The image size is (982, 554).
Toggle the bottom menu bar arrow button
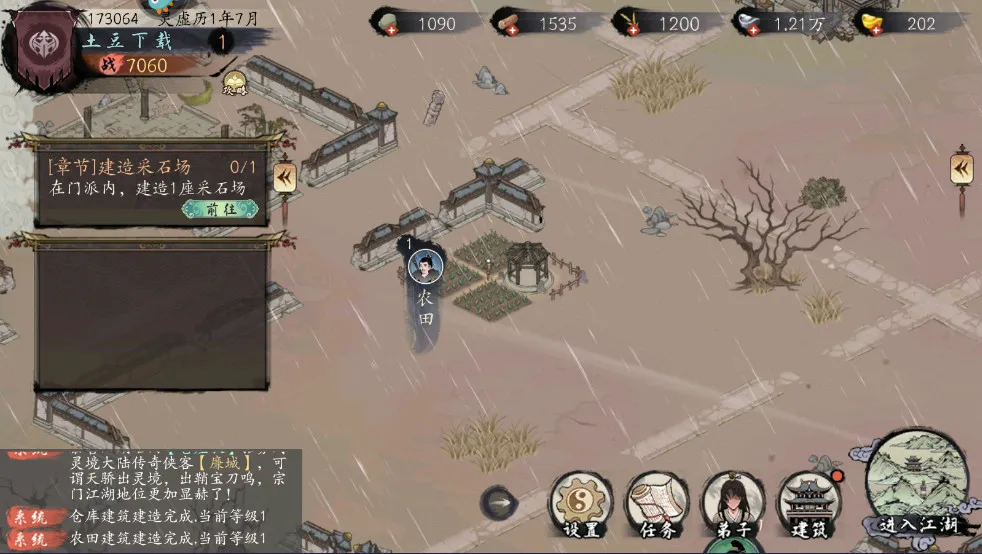[498, 502]
